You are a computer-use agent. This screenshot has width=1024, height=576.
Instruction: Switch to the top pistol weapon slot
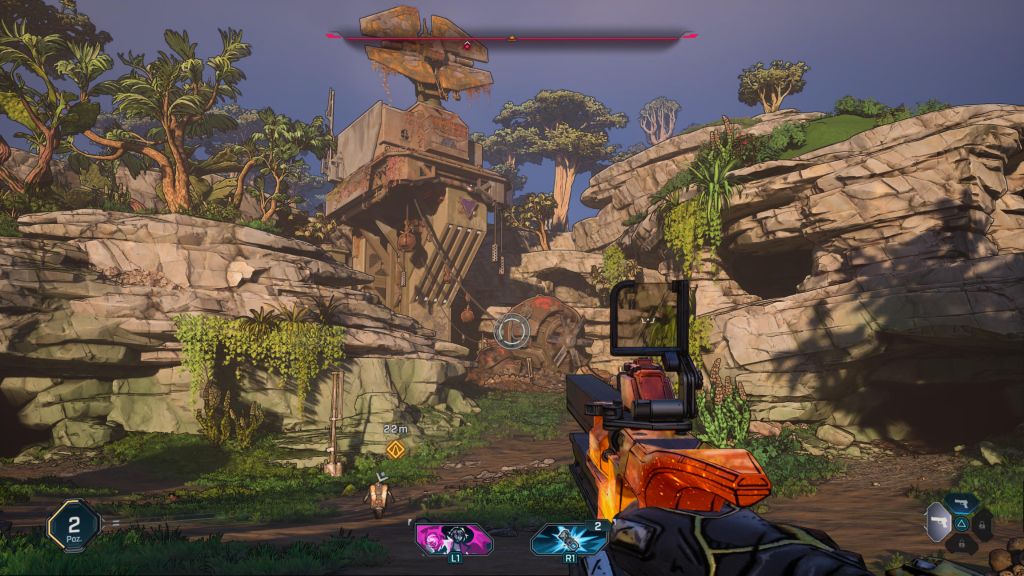coord(962,503)
